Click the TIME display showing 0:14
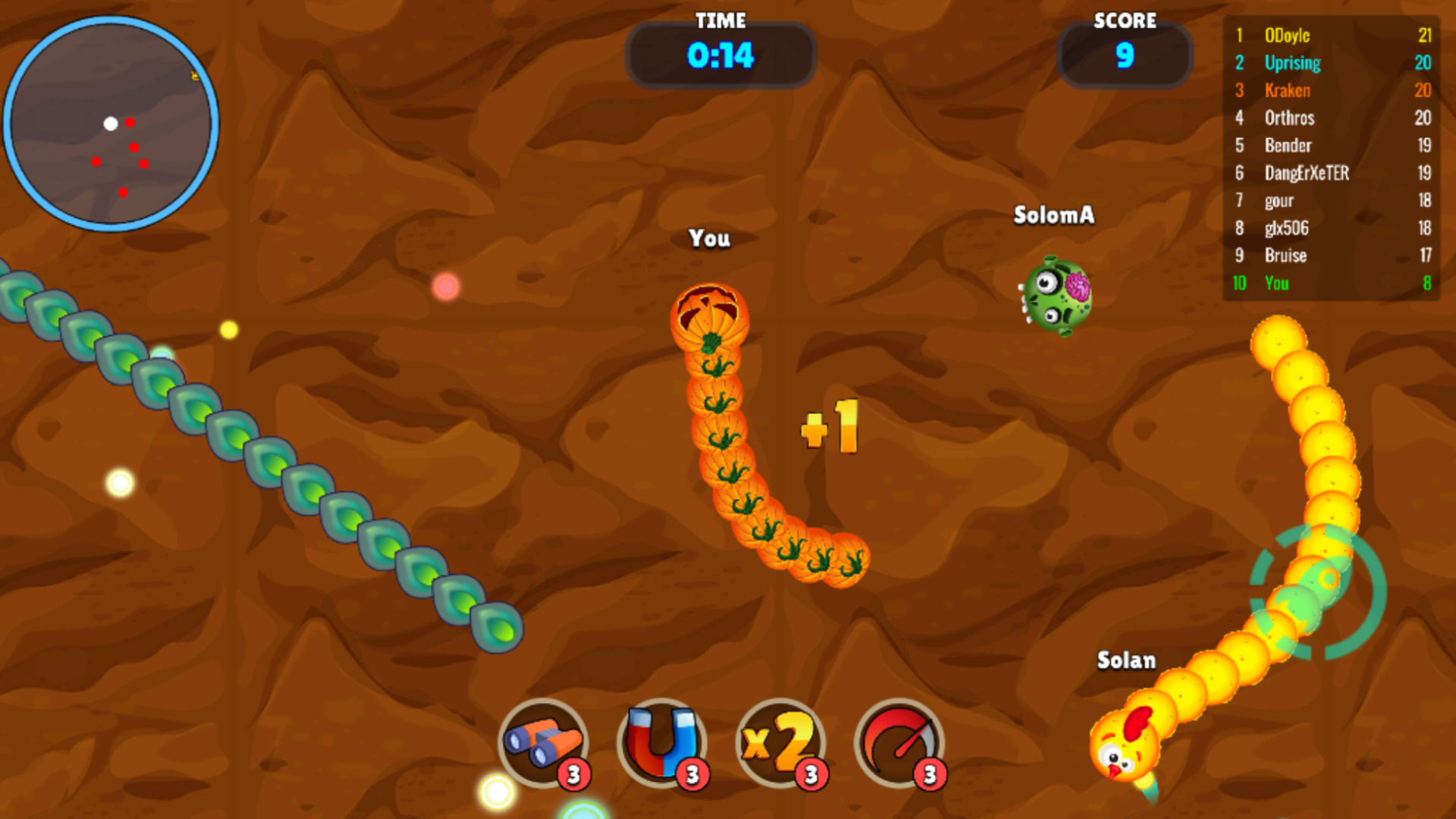The height and width of the screenshot is (819, 1456). pyautogui.click(x=720, y=55)
